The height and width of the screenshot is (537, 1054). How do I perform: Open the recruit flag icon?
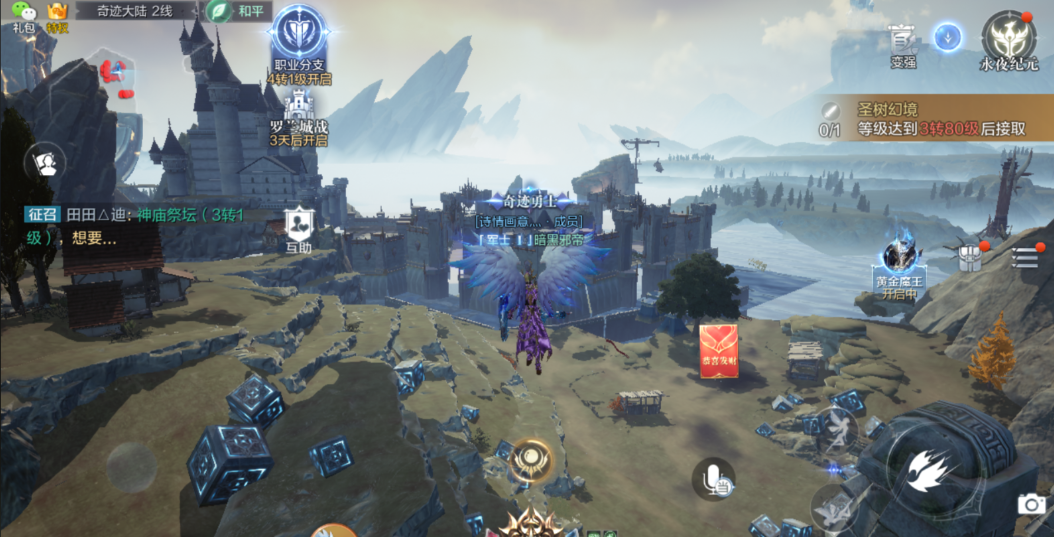[x=45, y=162]
